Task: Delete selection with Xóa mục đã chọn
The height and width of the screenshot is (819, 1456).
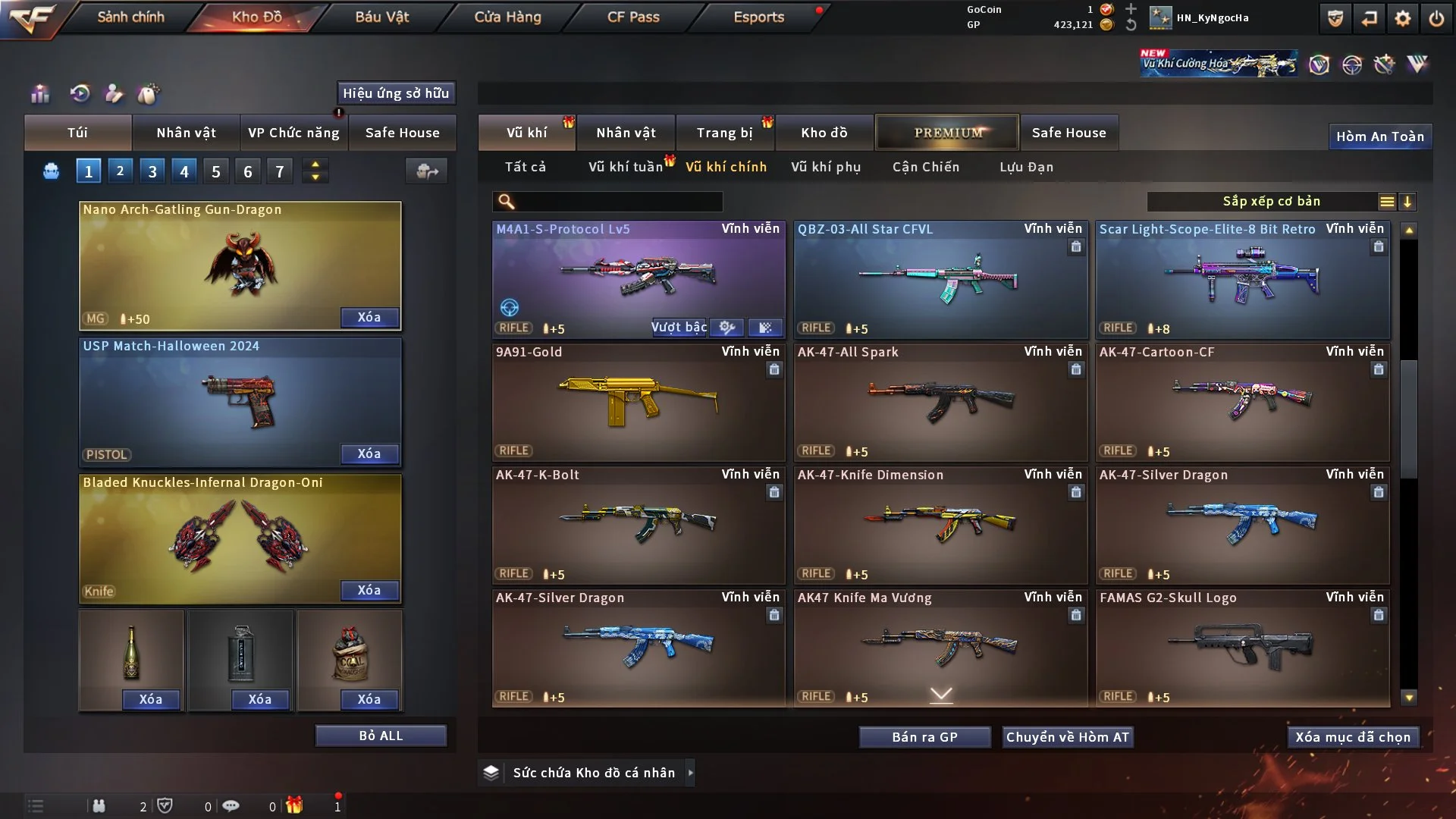Action: coord(1352,737)
